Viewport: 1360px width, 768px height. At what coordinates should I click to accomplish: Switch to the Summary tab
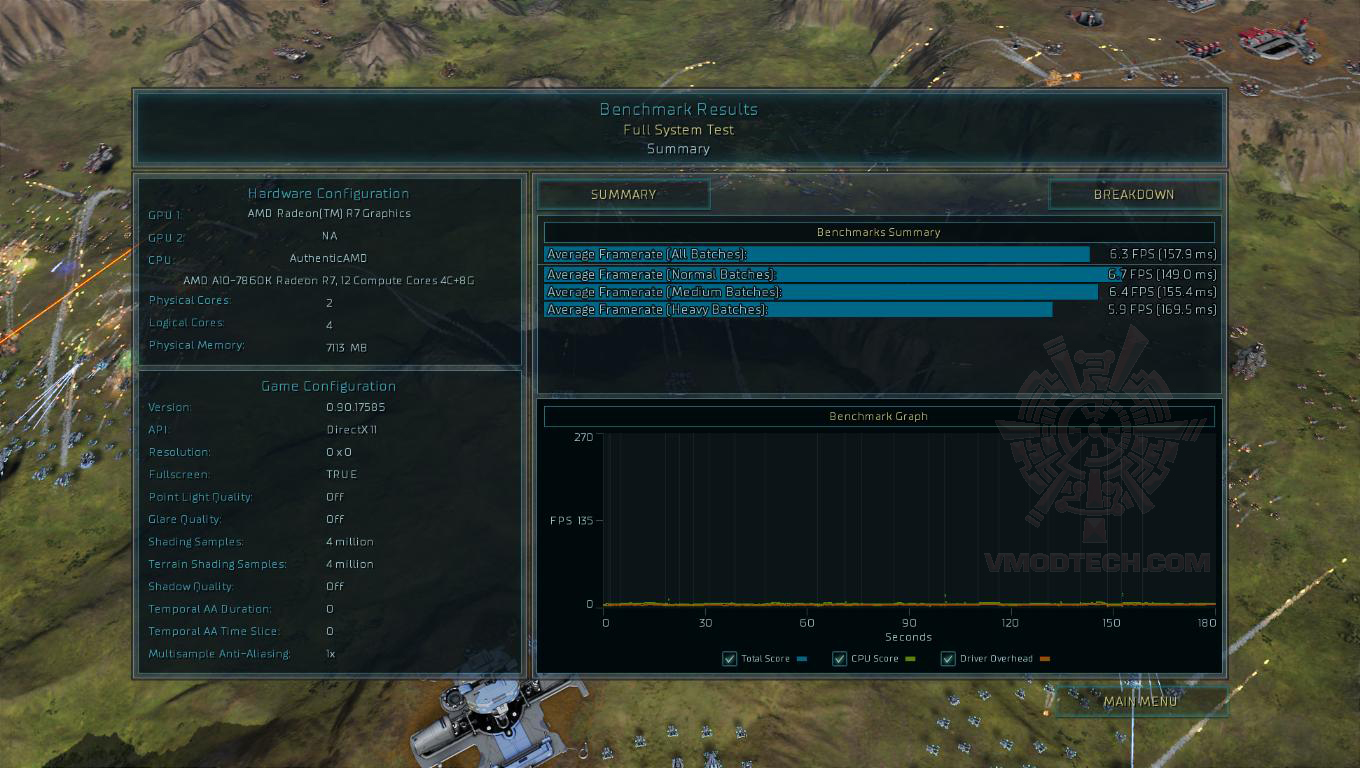coord(624,194)
